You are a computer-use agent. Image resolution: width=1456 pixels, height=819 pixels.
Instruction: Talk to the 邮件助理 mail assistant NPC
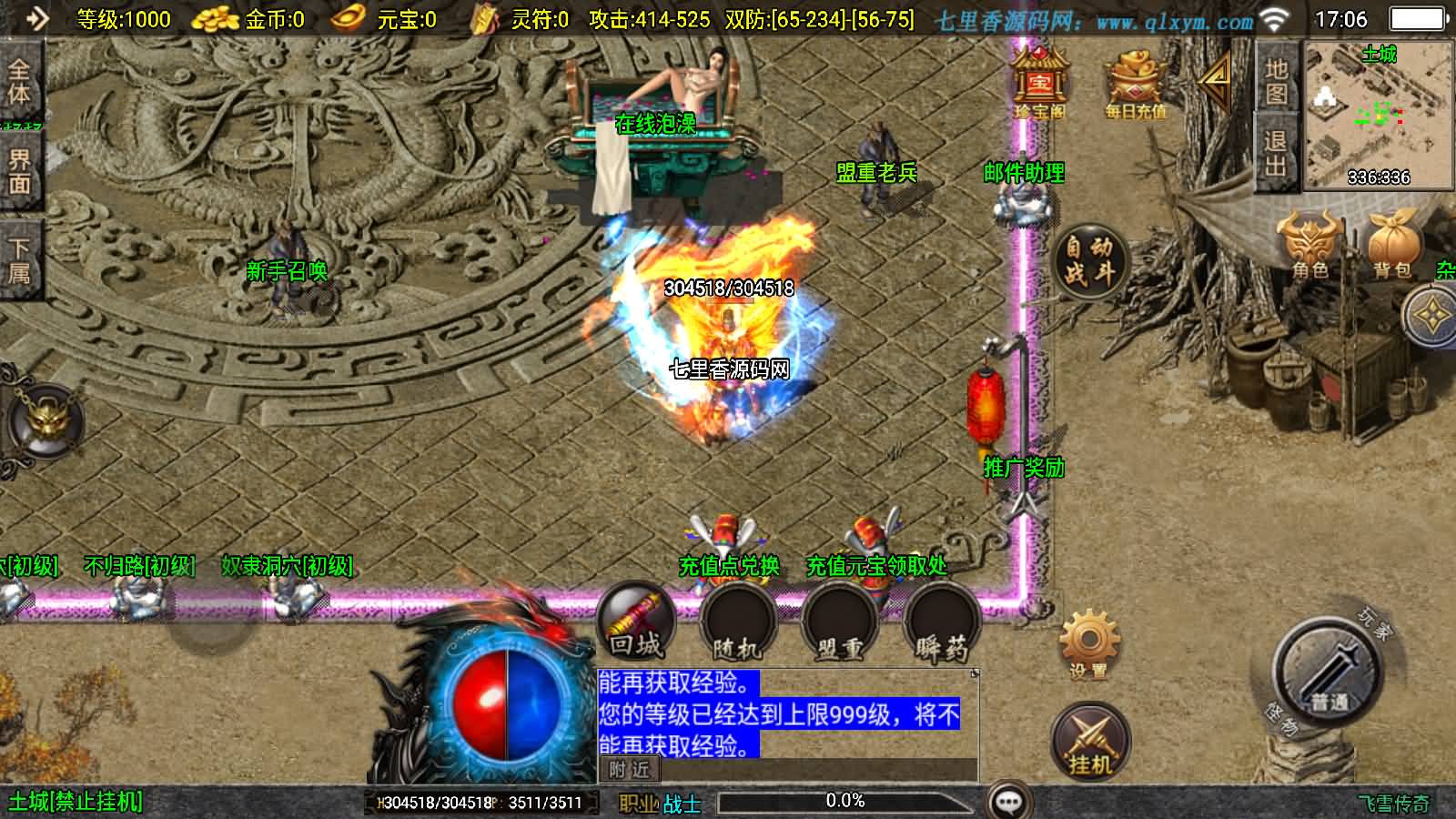point(1024,205)
